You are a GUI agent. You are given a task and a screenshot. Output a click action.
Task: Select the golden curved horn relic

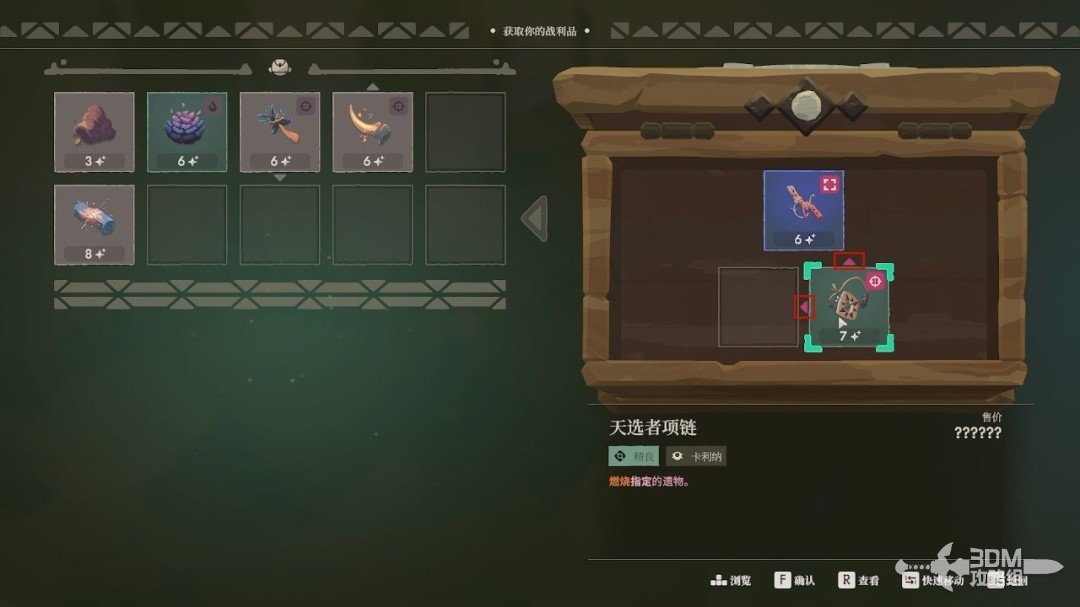click(372, 131)
